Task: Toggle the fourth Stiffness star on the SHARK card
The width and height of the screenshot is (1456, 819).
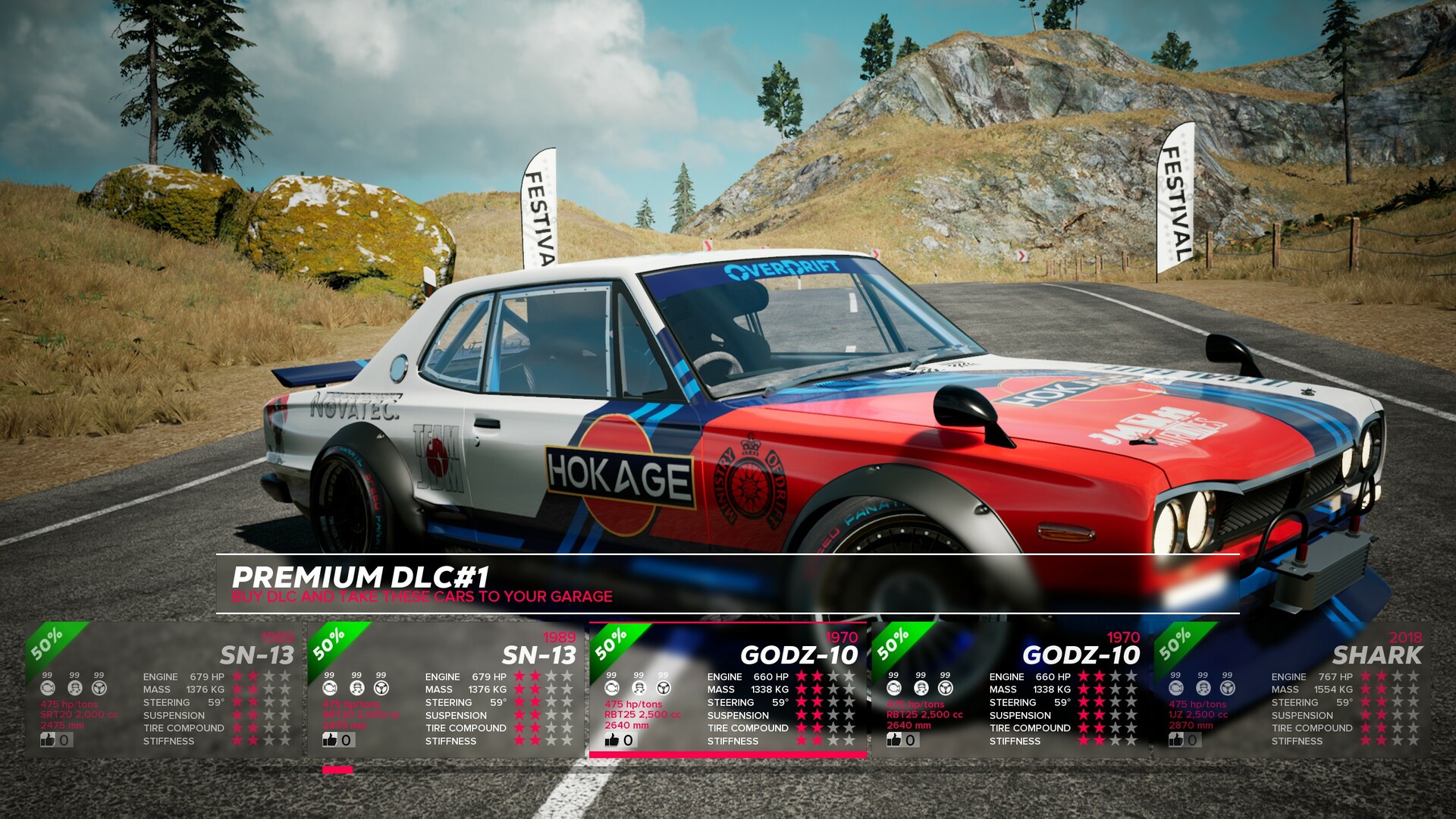Action: [x=1413, y=741]
